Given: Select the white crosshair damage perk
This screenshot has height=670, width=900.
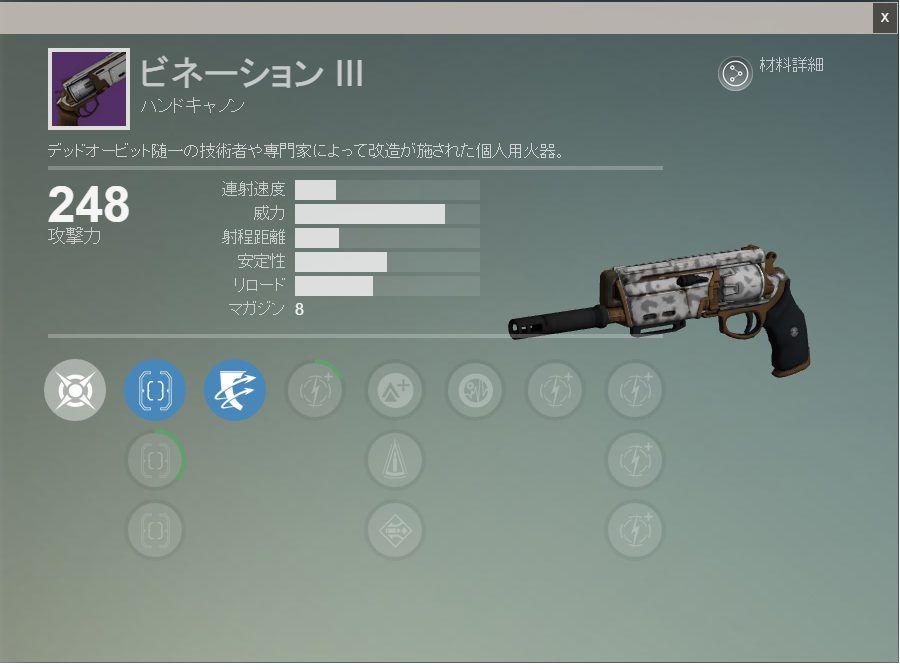Looking at the screenshot, I should (75, 390).
